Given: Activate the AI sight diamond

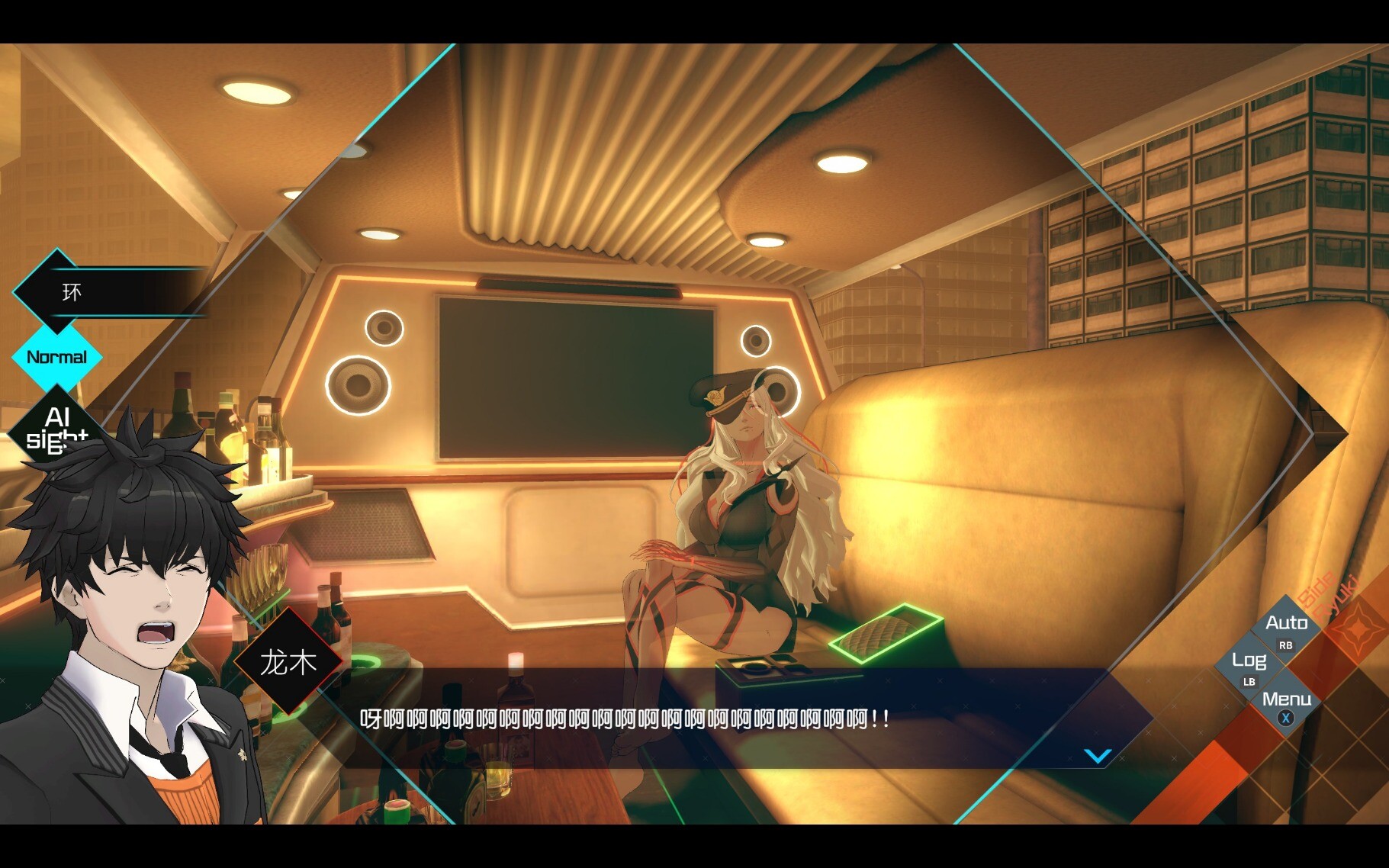Looking at the screenshot, I should click(x=55, y=427).
